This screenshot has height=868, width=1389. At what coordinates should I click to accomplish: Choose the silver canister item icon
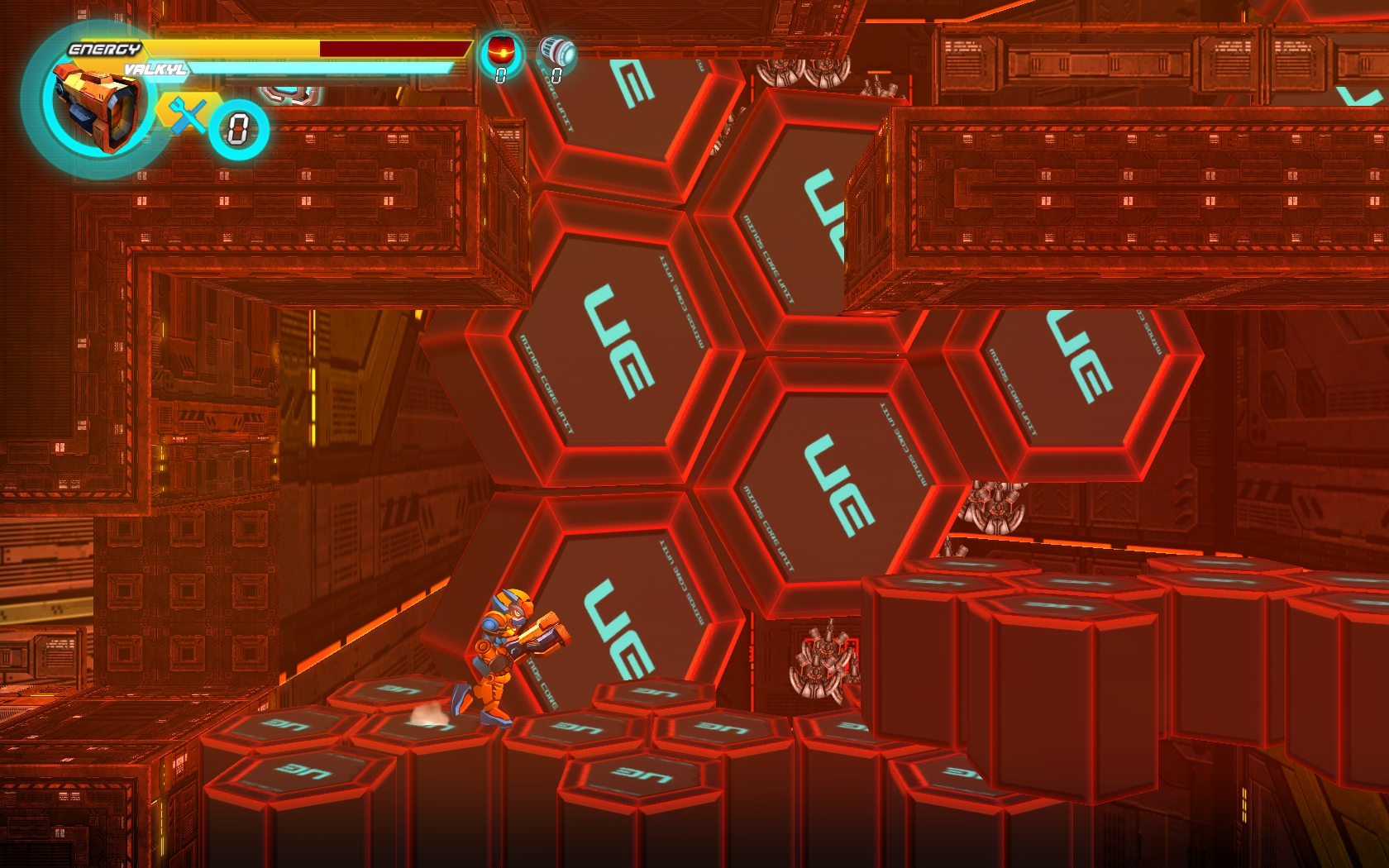557,51
